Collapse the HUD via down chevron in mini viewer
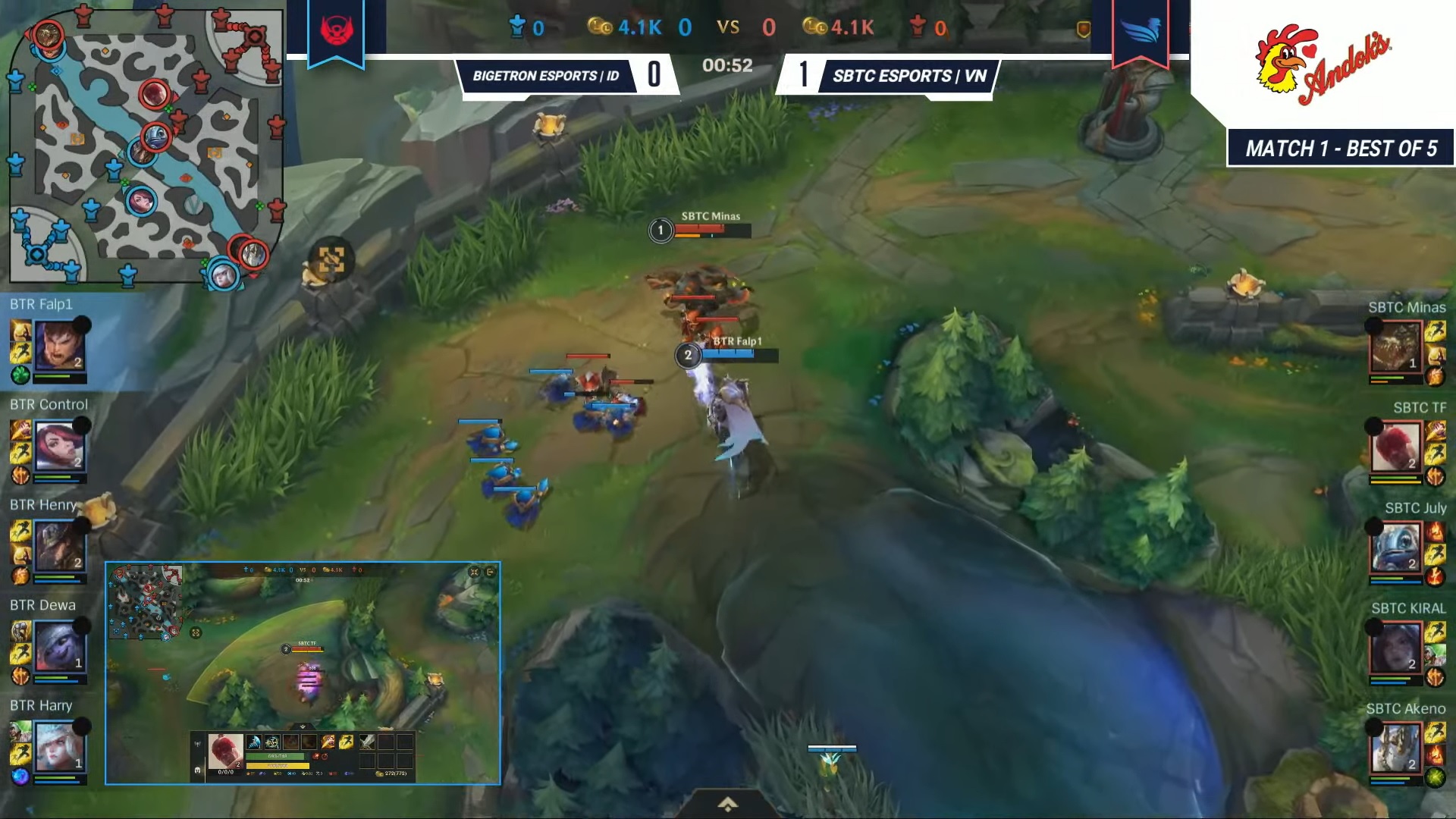 302,727
